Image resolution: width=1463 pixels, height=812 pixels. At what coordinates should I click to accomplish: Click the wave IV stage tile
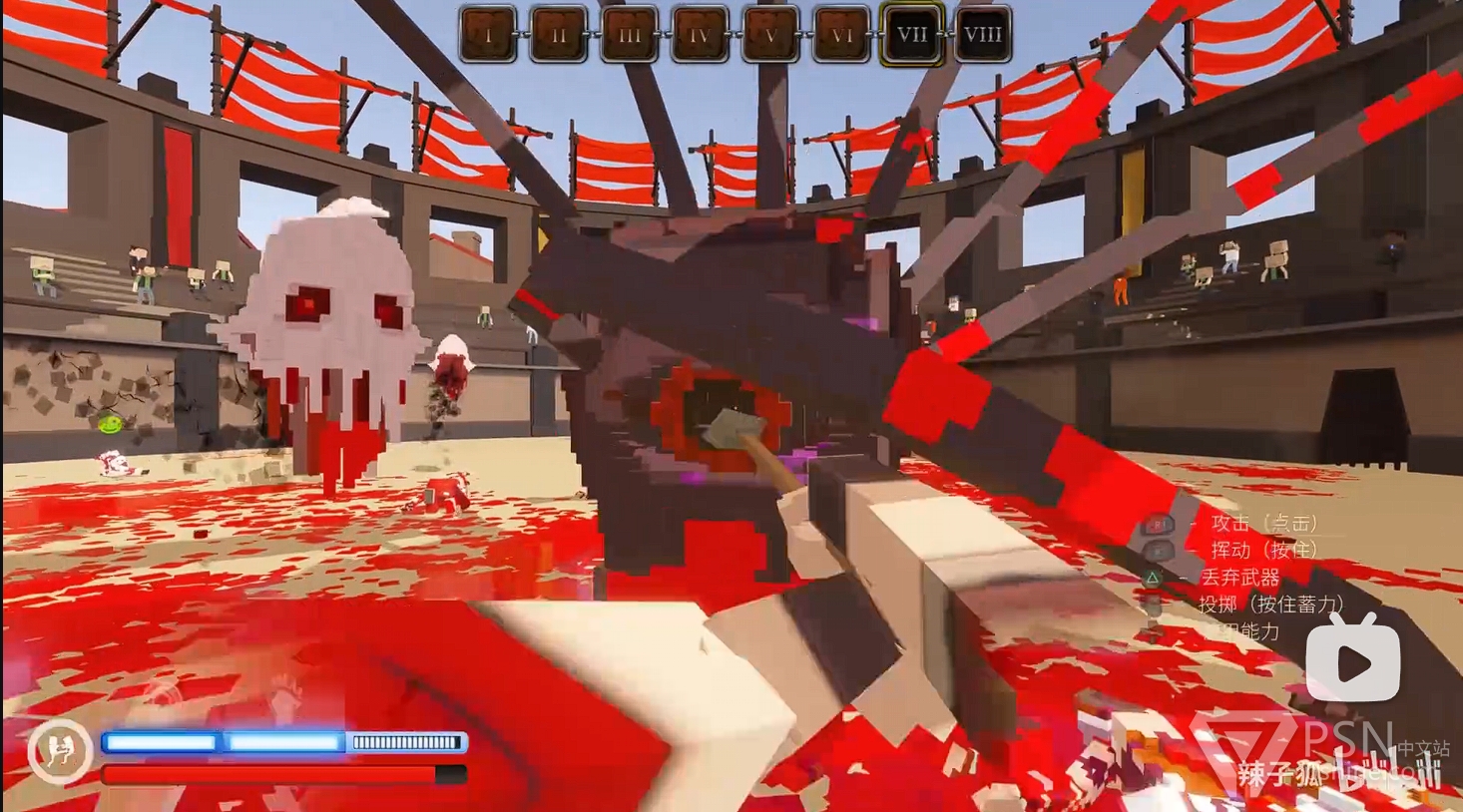701,34
